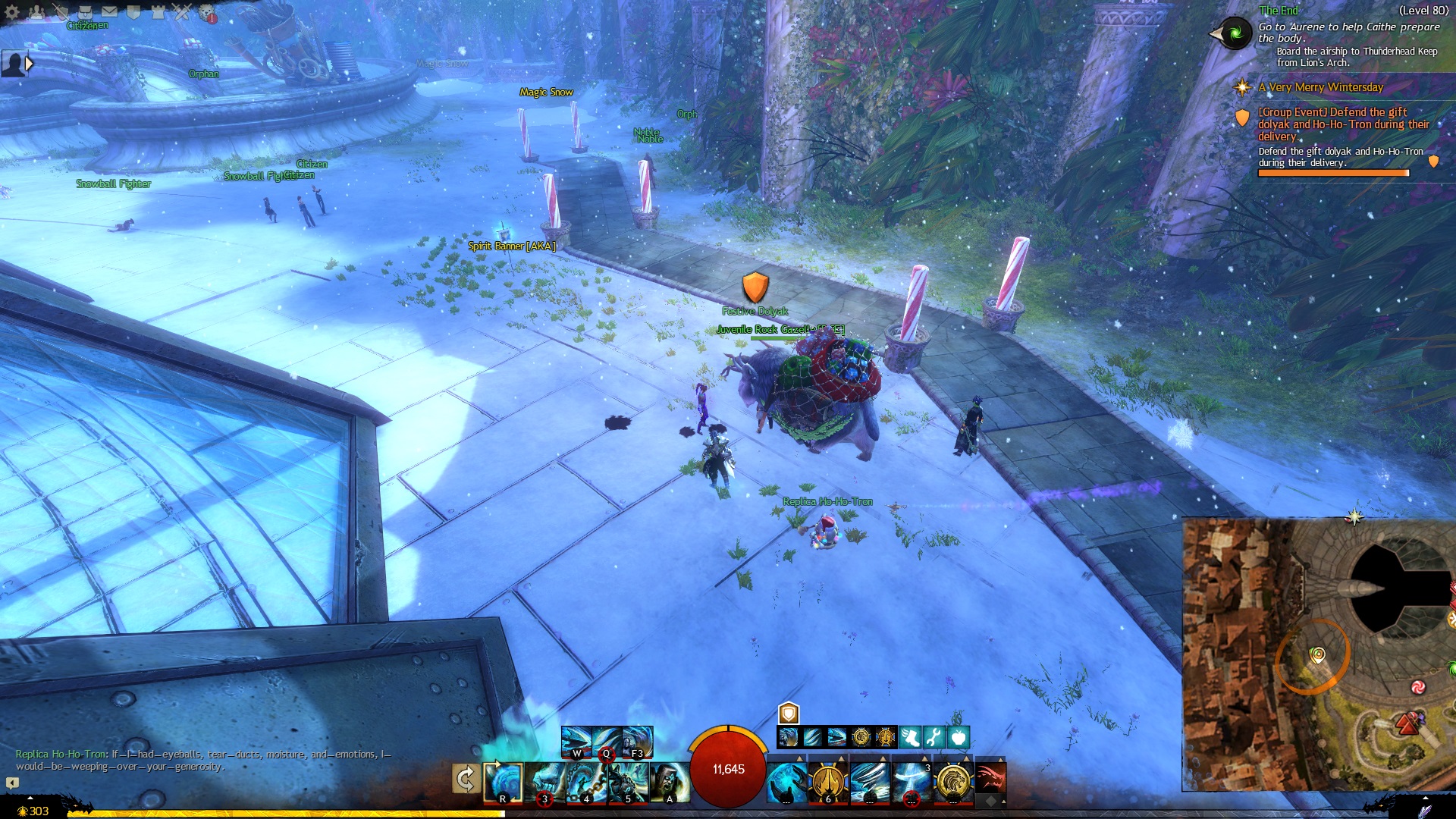The height and width of the screenshot is (819, 1456).
Task: Open the mail envelope icon
Action: point(109,11)
